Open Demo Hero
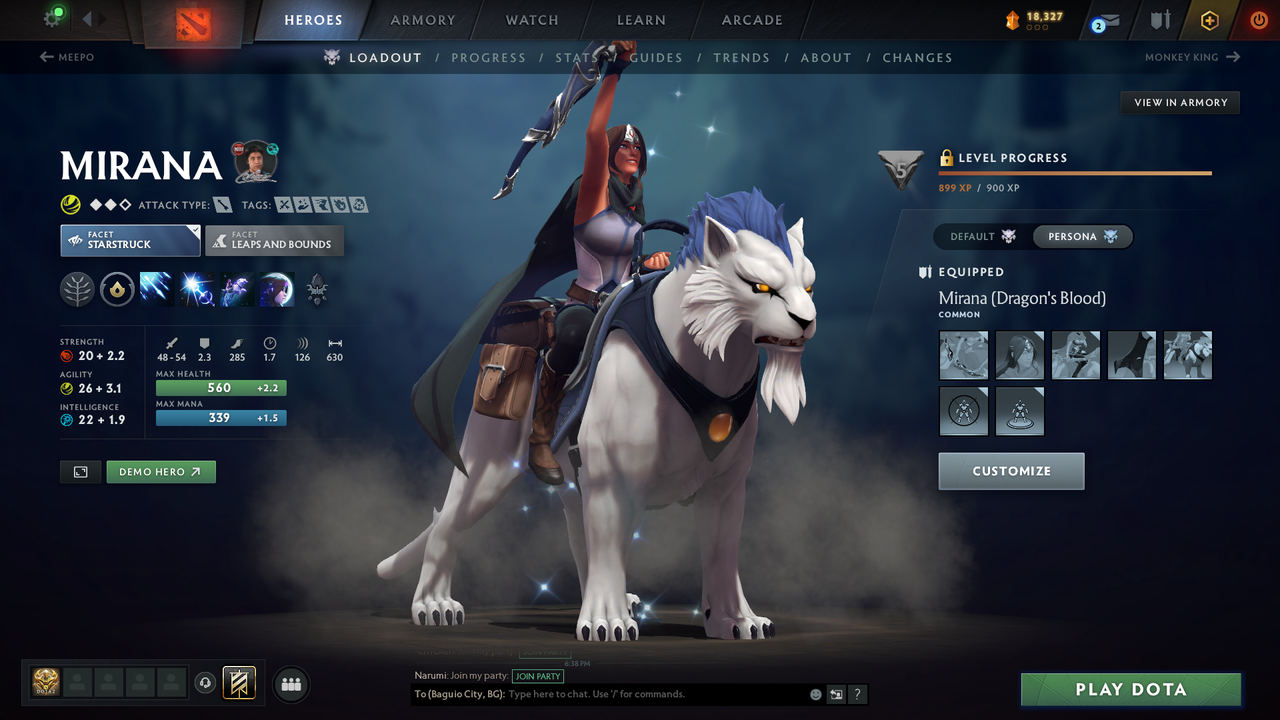The width and height of the screenshot is (1280, 720). pos(161,471)
